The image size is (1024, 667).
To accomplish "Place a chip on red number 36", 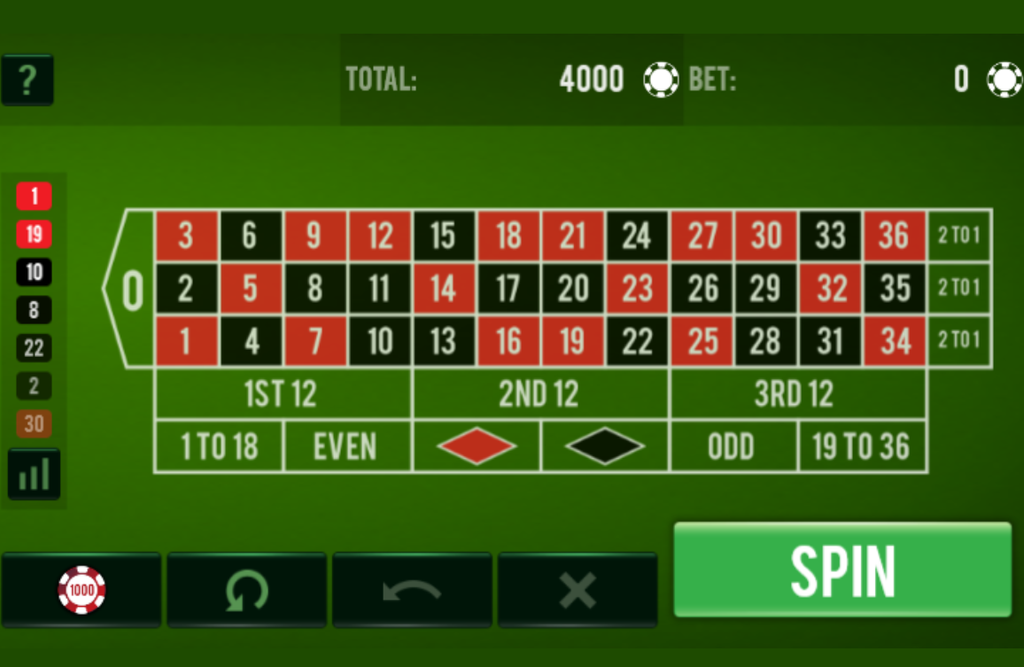I will point(894,236).
